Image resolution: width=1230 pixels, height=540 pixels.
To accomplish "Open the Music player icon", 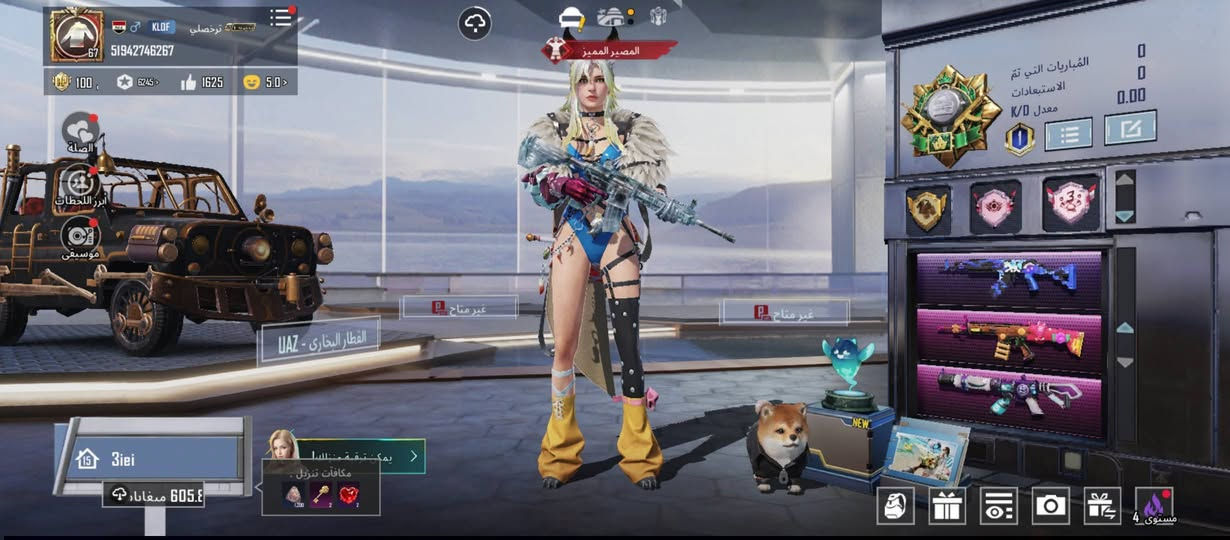I will click(x=80, y=236).
